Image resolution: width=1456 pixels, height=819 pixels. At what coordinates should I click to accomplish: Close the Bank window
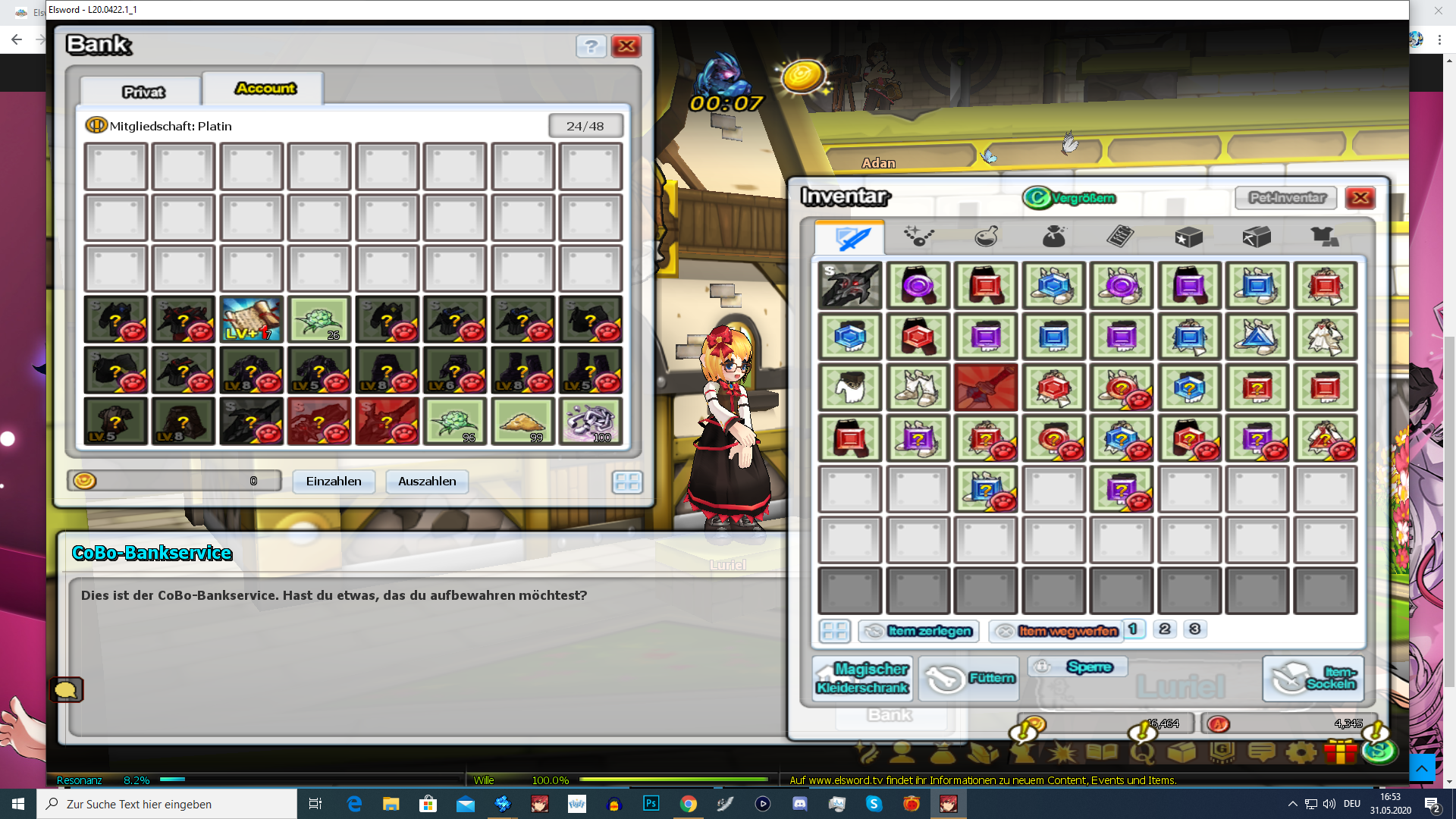pos(626,46)
